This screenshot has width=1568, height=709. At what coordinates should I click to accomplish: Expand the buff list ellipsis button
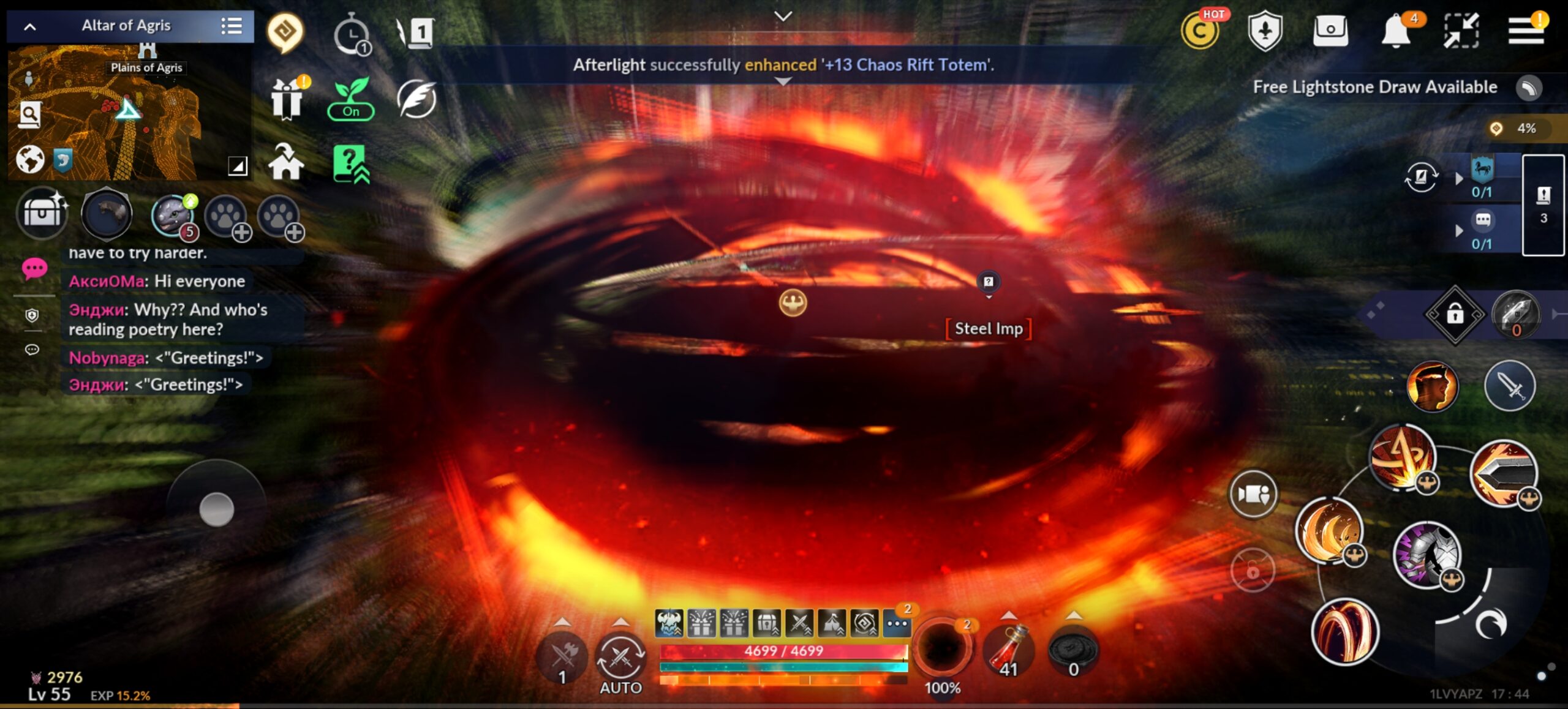[897, 624]
